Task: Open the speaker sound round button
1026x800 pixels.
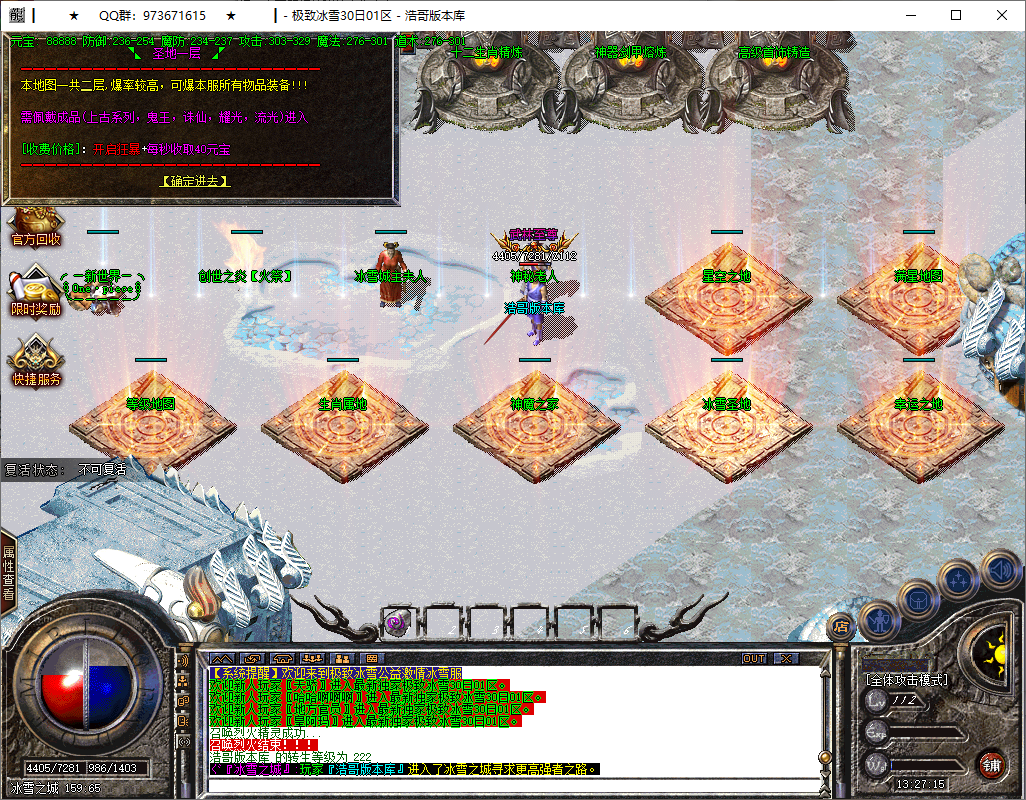Action: (x=999, y=571)
